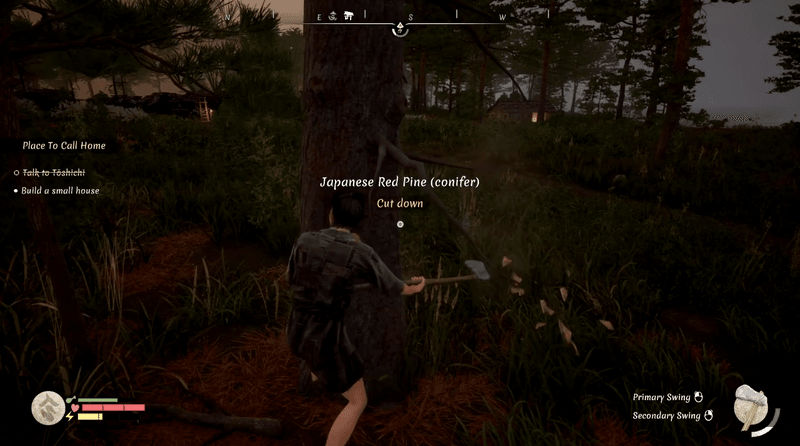The image size is (800, 446).
Task: Open the Place To Call Home quest
Action: (64, 146)
